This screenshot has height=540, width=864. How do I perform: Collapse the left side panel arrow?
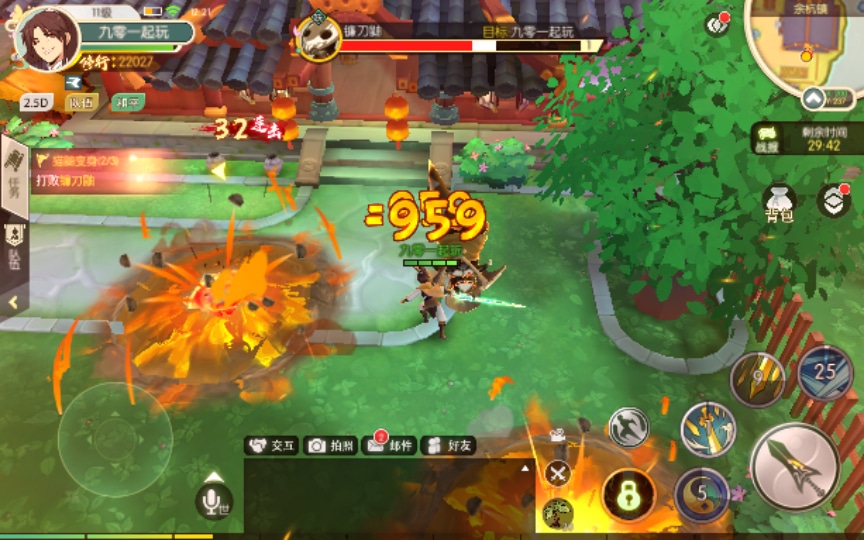coord(13,301)
